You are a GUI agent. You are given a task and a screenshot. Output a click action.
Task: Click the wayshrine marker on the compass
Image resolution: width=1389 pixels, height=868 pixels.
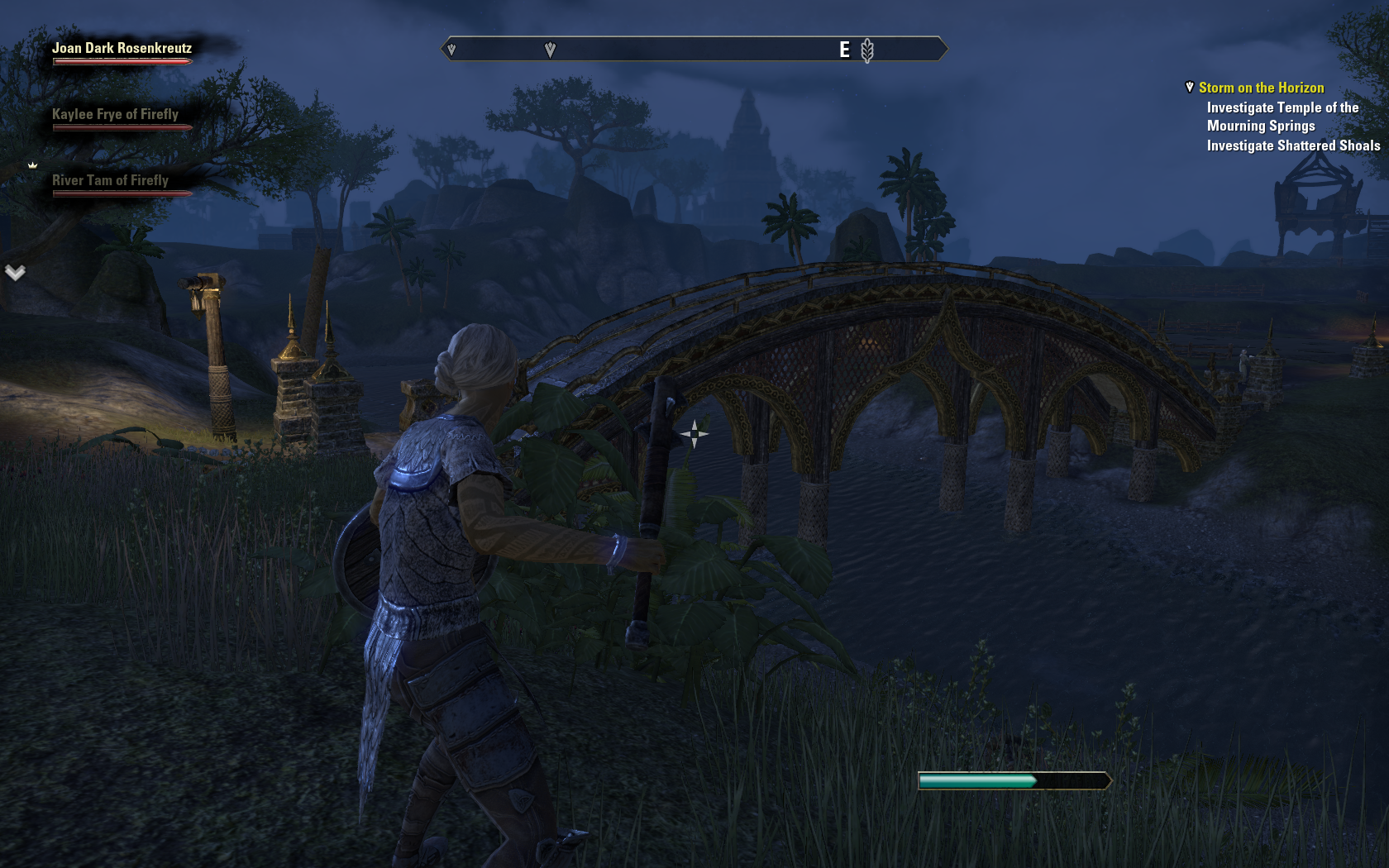(866, 50)
